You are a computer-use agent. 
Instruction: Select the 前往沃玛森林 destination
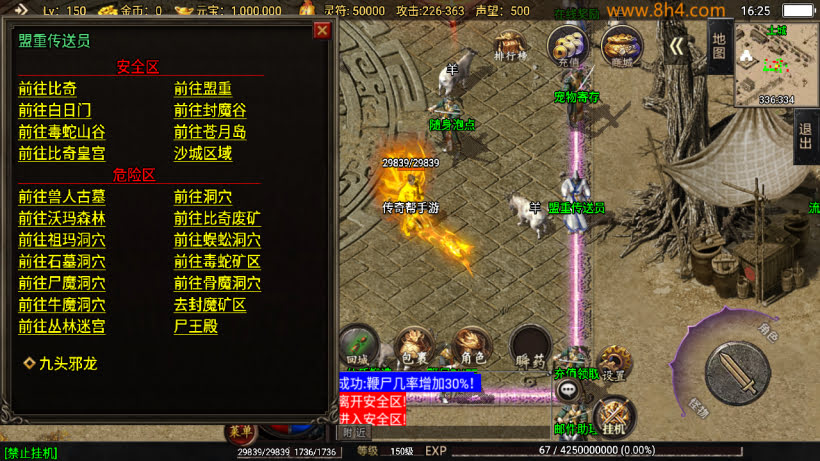(61, 218)
